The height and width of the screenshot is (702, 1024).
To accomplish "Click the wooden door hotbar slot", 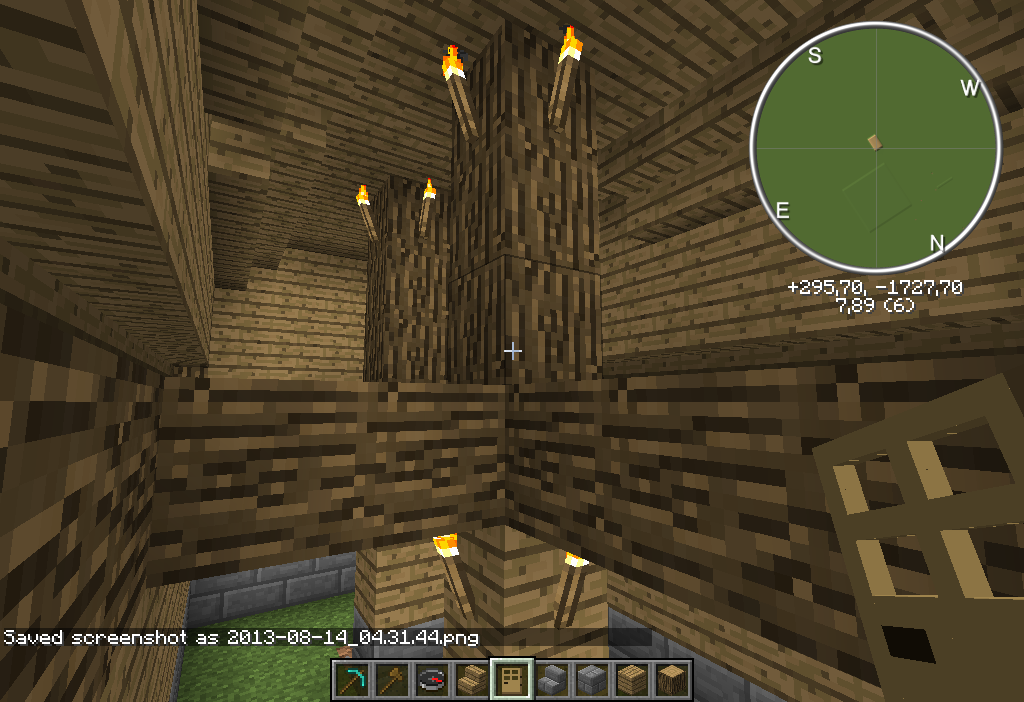I will coord(512,680).
